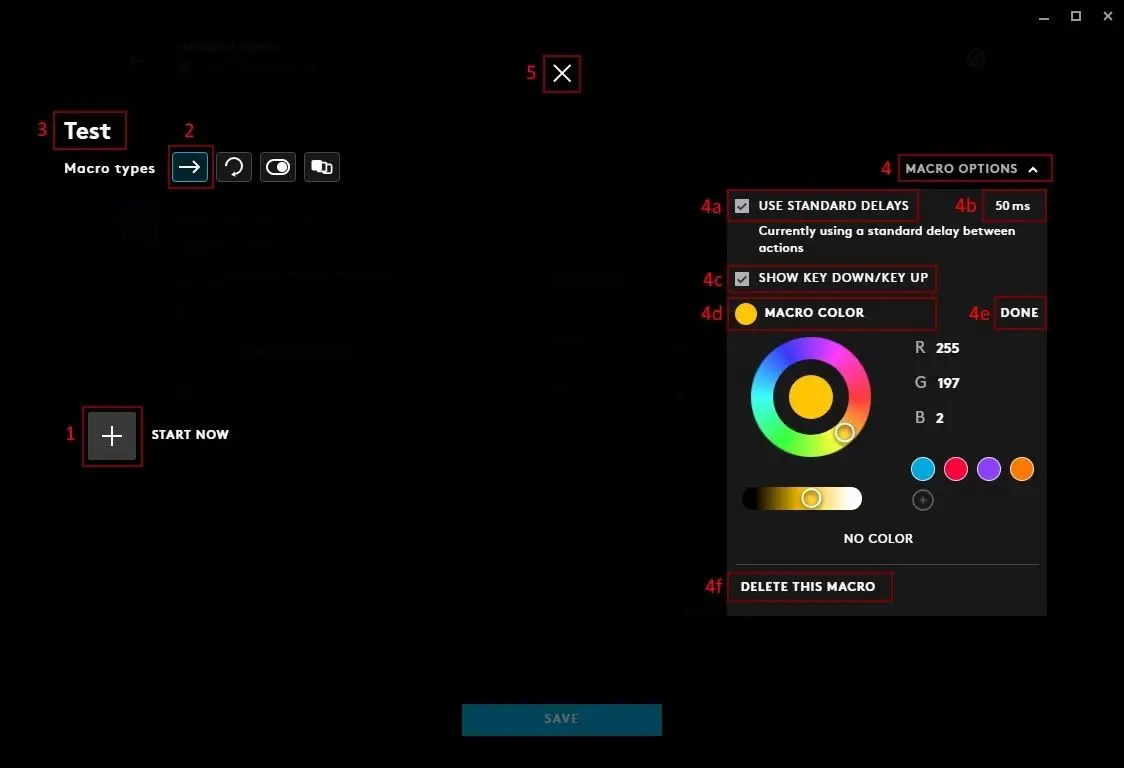Edit the macro name Test
This screenshot has width=1124, height=768.
[x=88, y=131]
